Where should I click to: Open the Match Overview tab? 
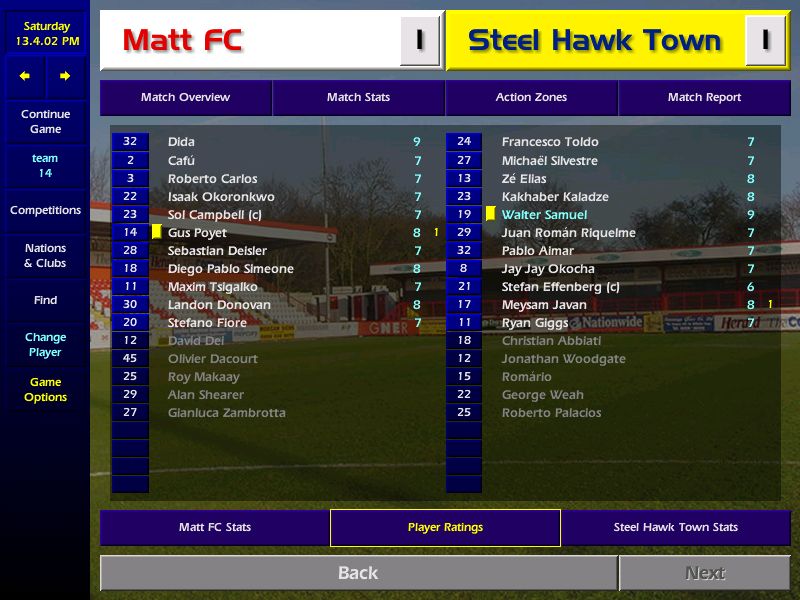[x=185, y=97]
